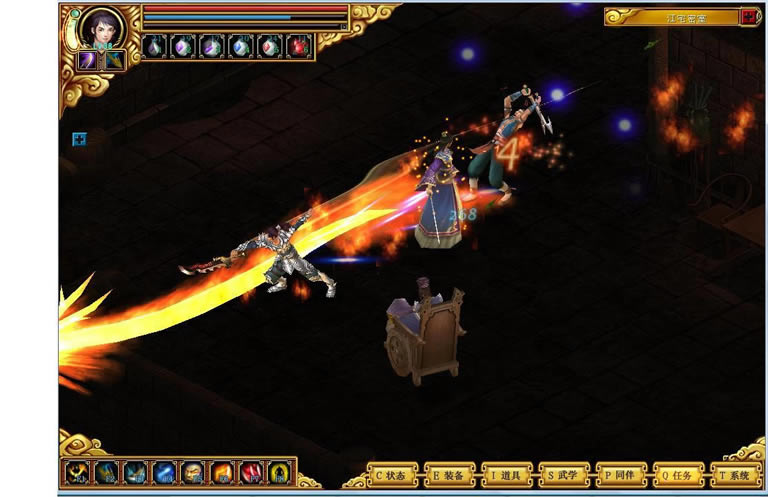768x497 pixels.
Task: Select the purple slash skill under the portrait
Action: [x=88, y=60]
